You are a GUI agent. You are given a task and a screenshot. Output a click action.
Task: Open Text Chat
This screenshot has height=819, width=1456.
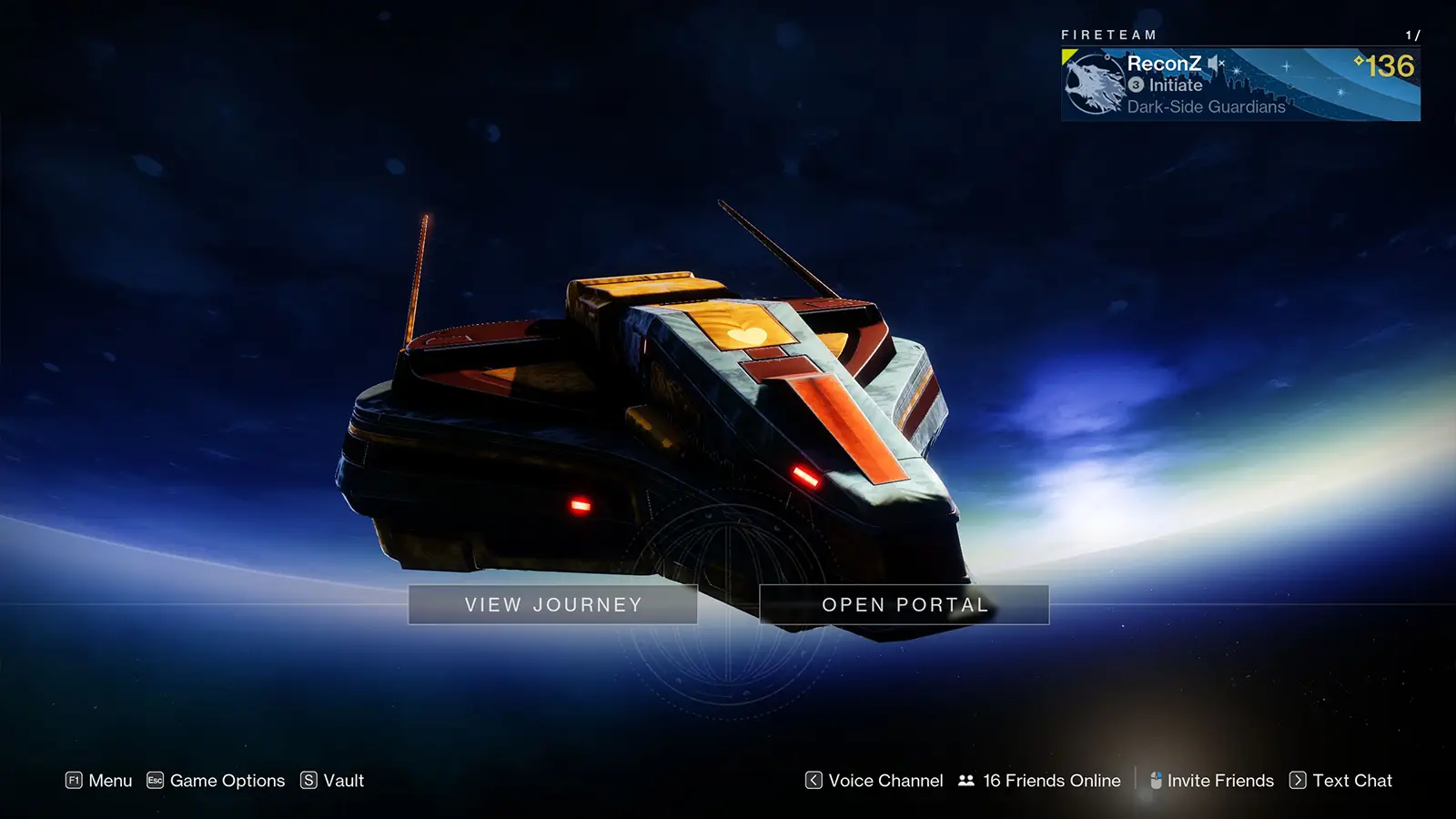1341,781
